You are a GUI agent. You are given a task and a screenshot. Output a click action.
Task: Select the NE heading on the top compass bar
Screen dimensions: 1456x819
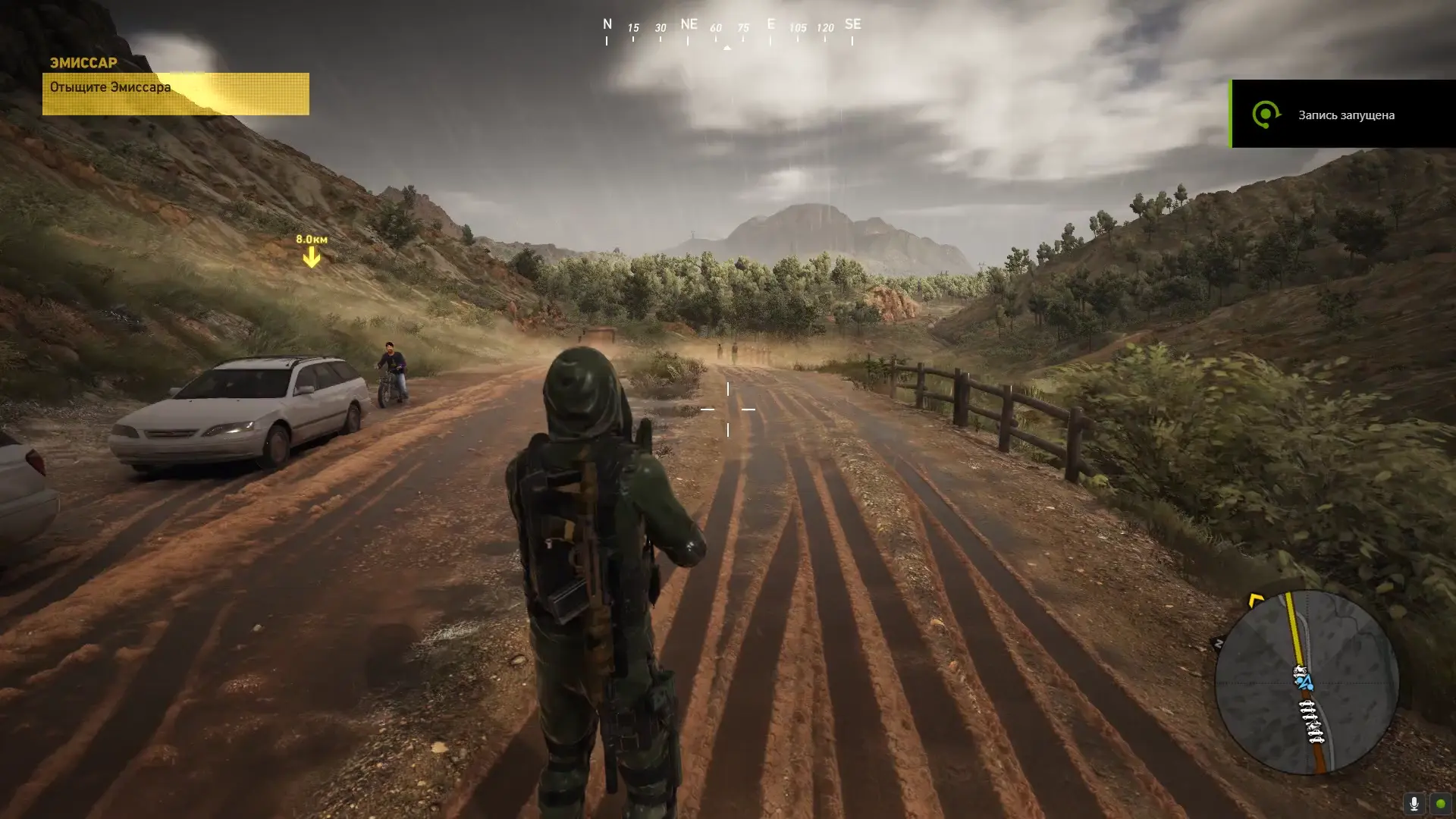689,25
